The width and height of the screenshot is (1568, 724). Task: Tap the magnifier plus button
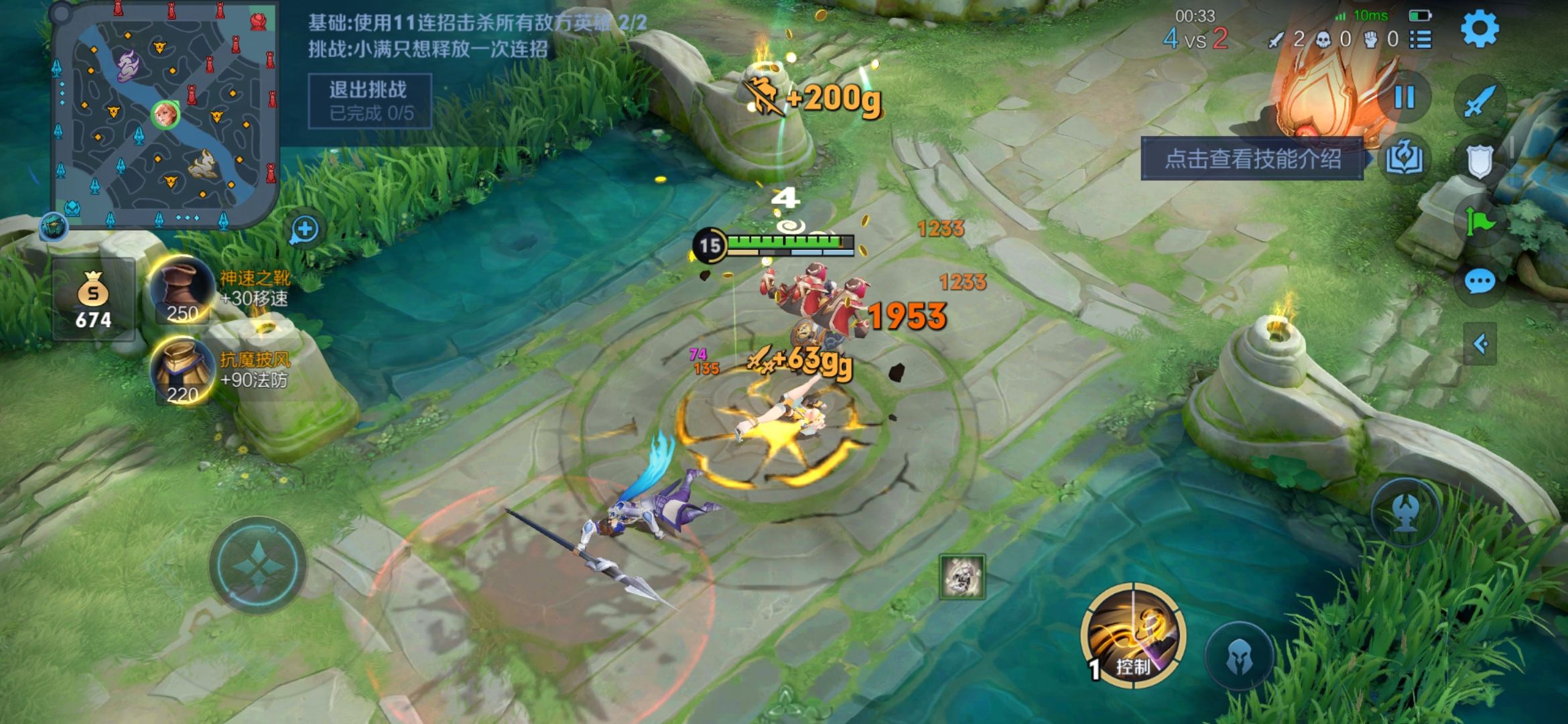(x=305, y=230)
